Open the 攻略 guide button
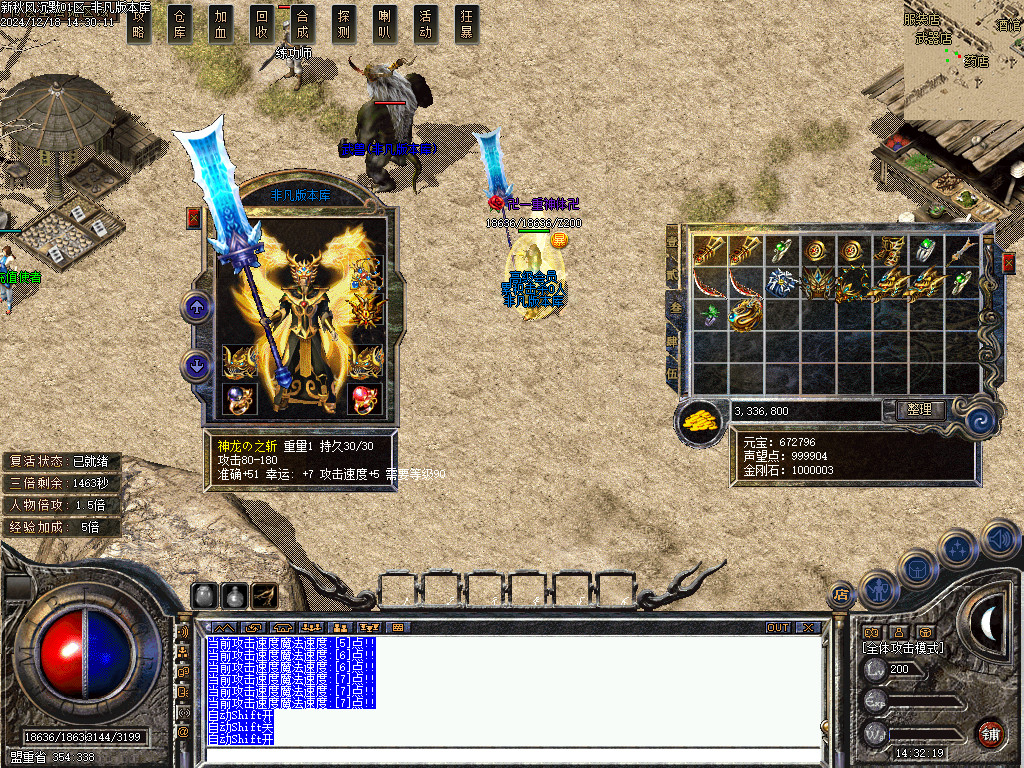1024x768 pixels. click(x=140, y=24)
